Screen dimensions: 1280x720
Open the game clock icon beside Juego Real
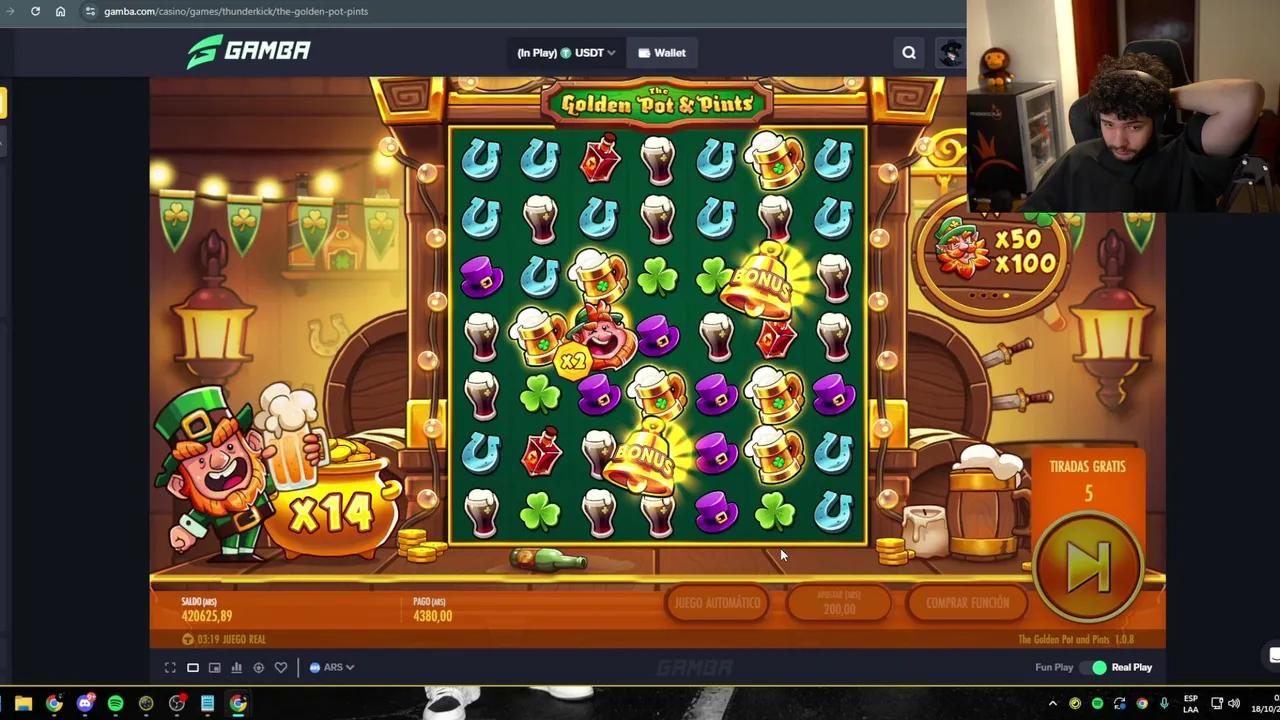click(188, 639)
